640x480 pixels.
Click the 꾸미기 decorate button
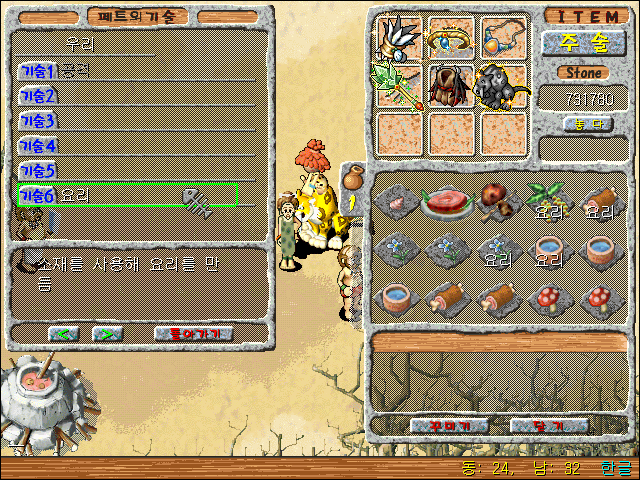click(x=447, y=425)
